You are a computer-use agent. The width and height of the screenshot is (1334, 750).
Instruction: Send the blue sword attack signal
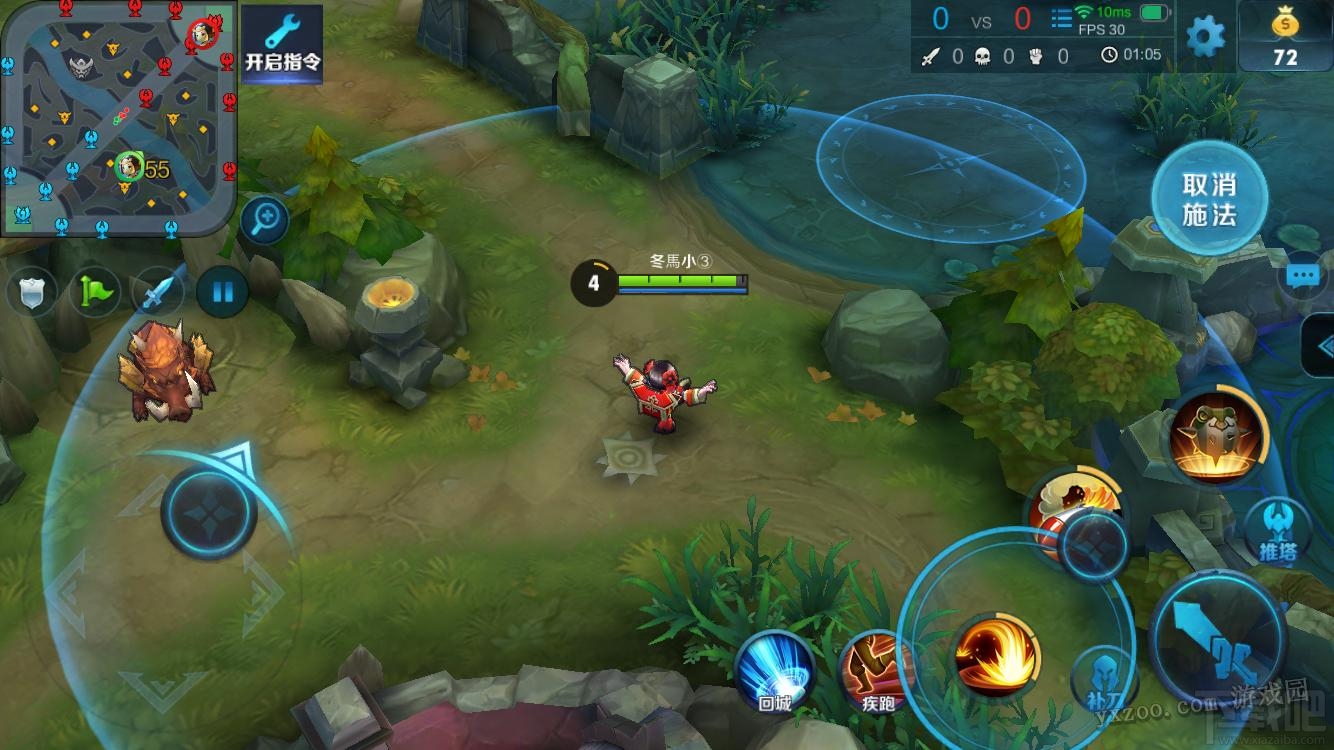pyautogui.click(x=159, y=293)
